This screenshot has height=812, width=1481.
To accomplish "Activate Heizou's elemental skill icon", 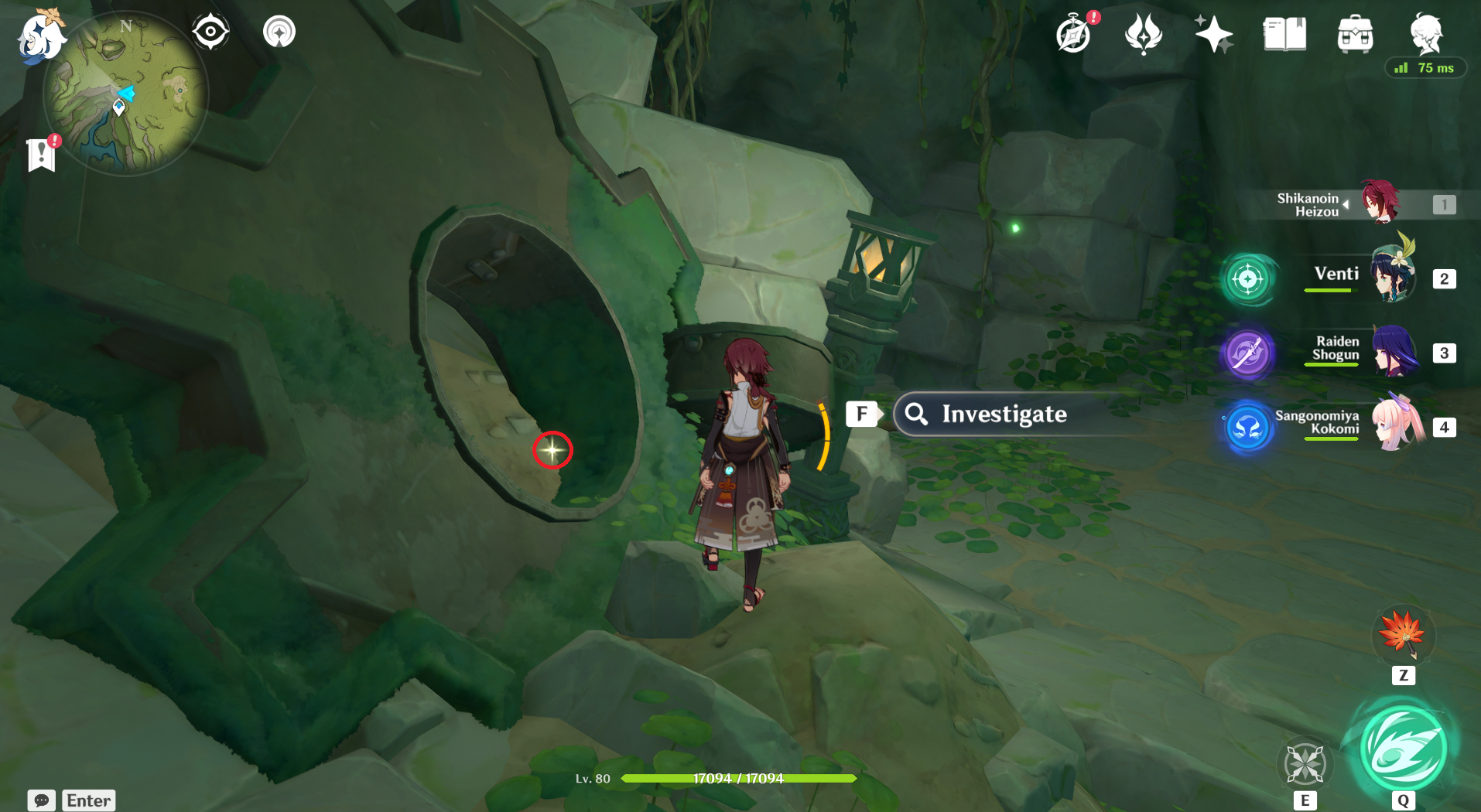I will pyautogui.click(x=1305, y=763).
